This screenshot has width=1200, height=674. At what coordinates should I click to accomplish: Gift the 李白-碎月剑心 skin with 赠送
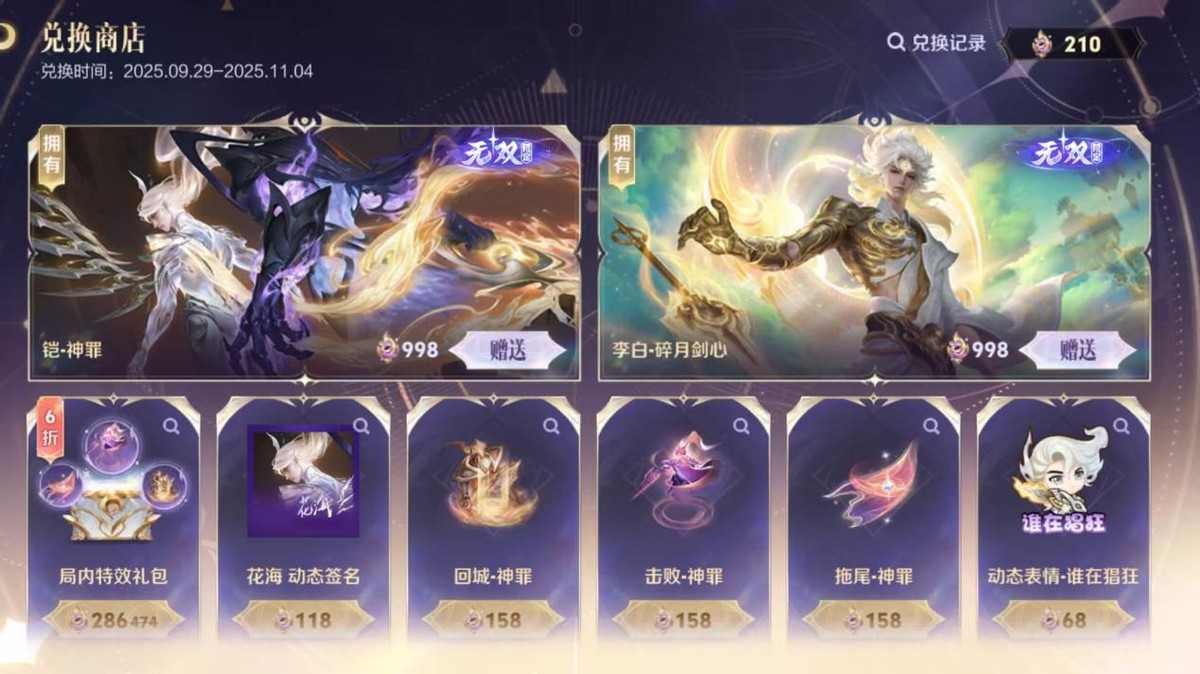(1078, 349)
